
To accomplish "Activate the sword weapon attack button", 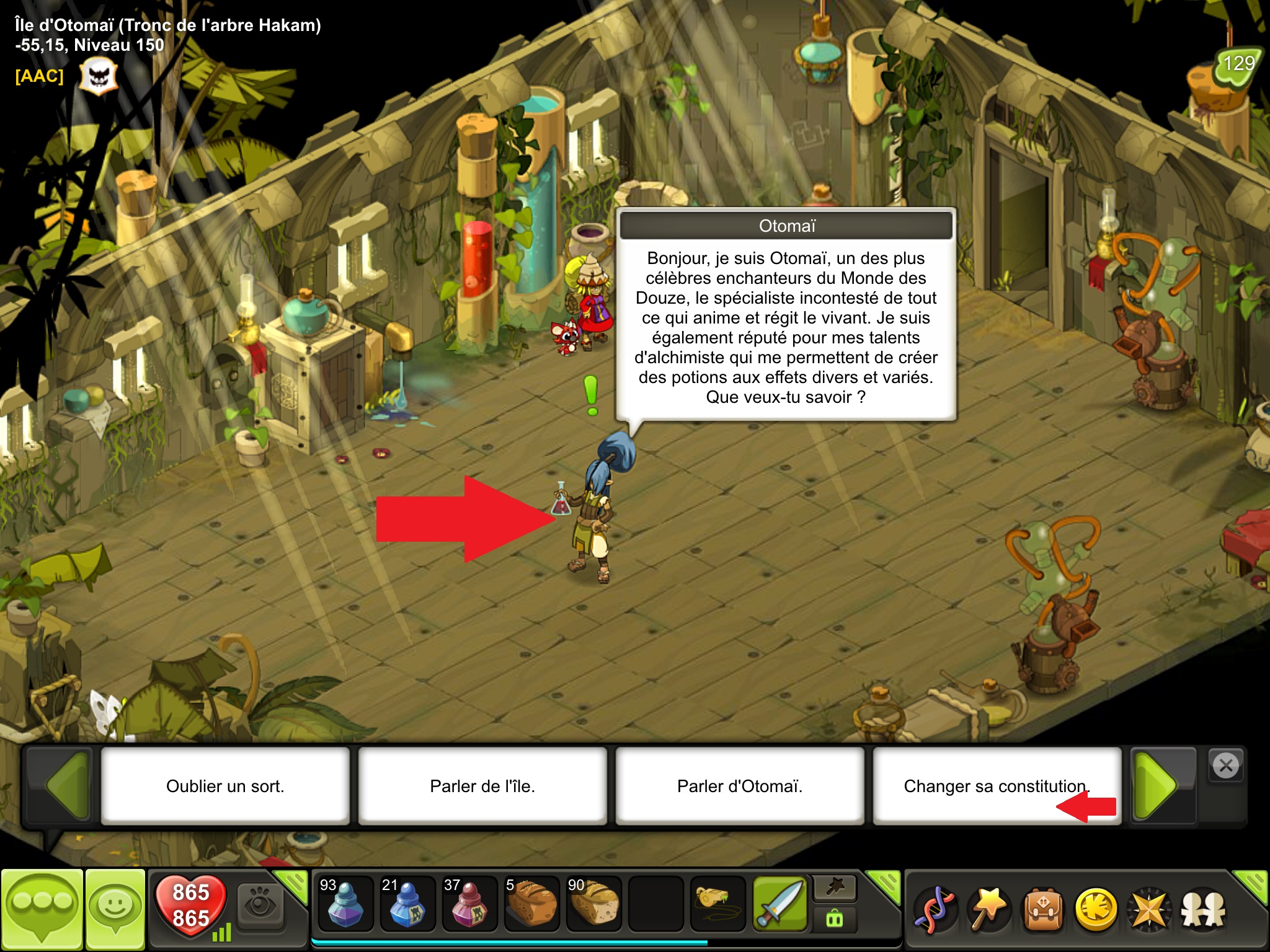I will click(x=780, y=904).
